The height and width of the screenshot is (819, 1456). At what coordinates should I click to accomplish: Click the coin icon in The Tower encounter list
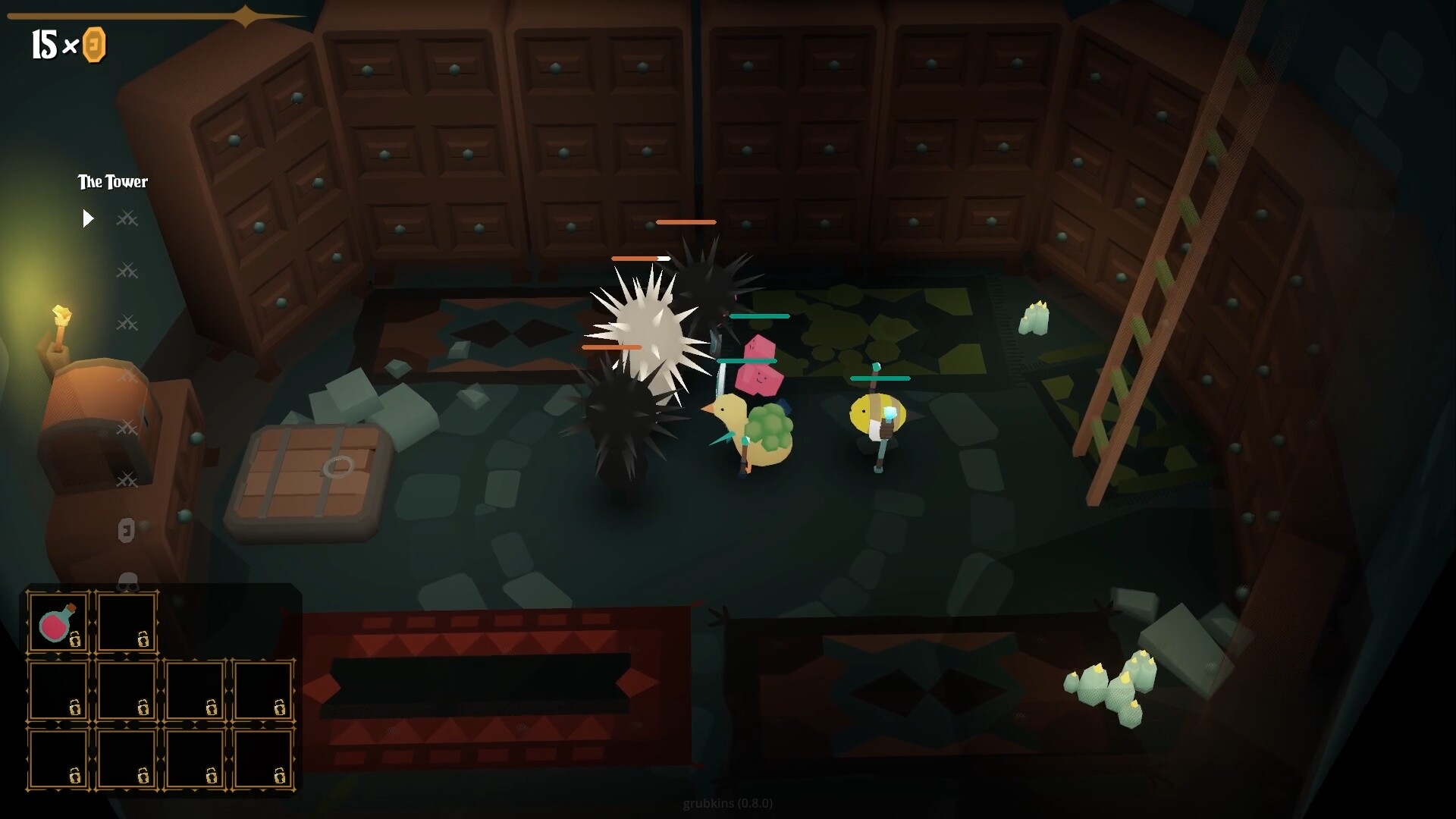[126, 530]
